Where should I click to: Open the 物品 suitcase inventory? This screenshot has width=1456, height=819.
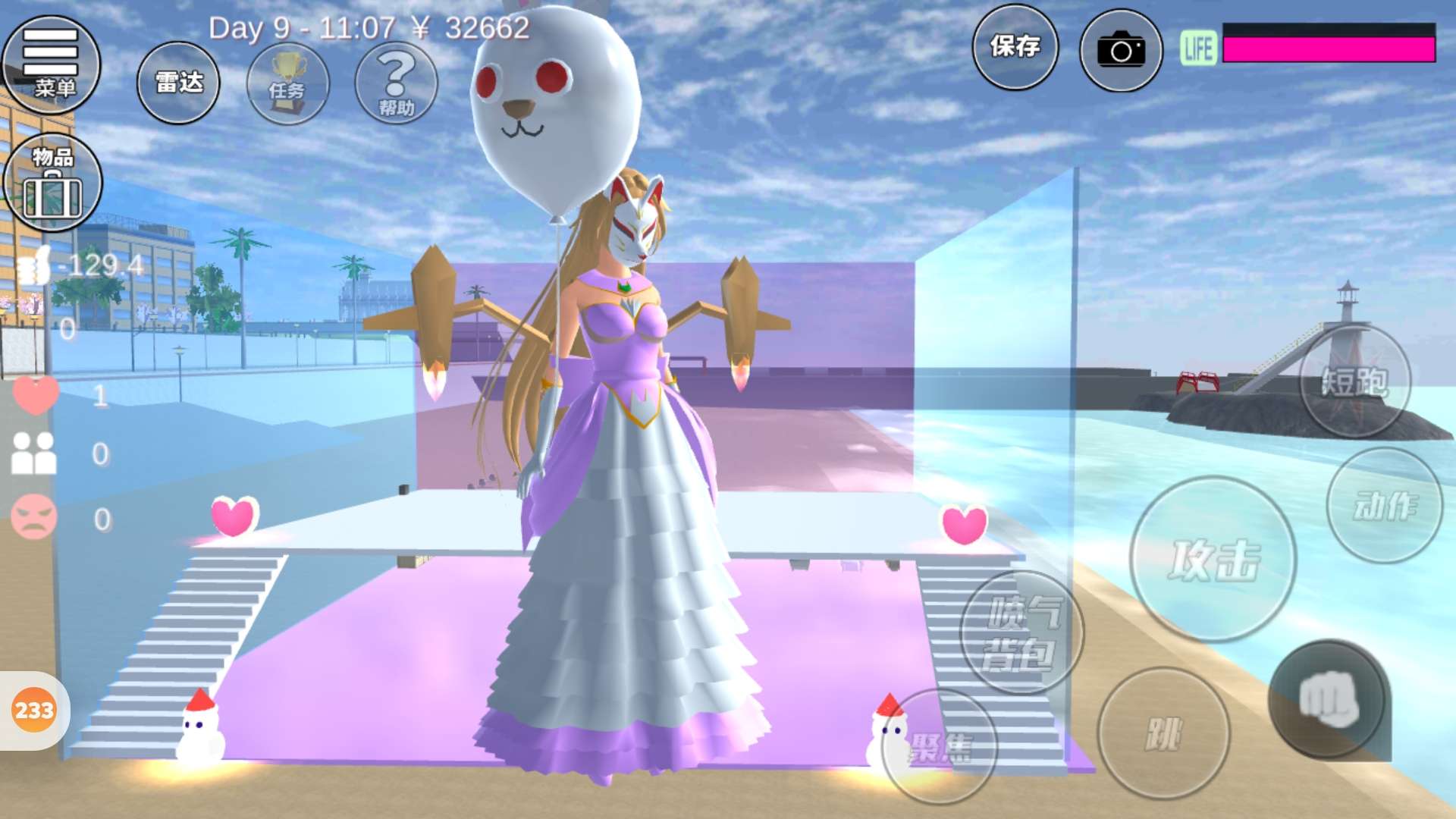pyautogui.click(x=52, y=183)
